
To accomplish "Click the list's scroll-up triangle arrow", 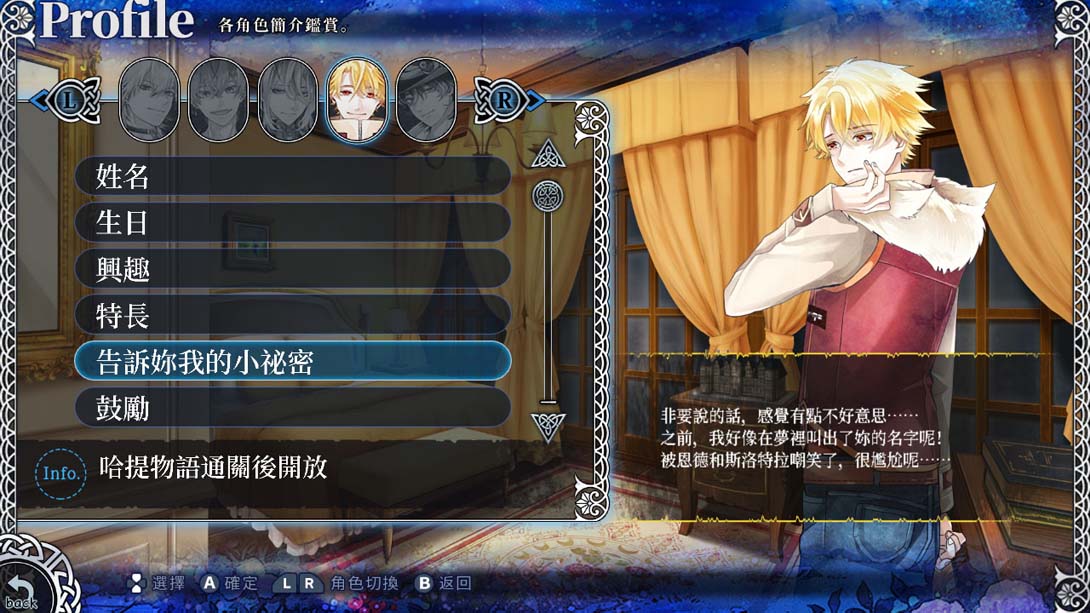I will pyautogui.click(x=547, y=154).
